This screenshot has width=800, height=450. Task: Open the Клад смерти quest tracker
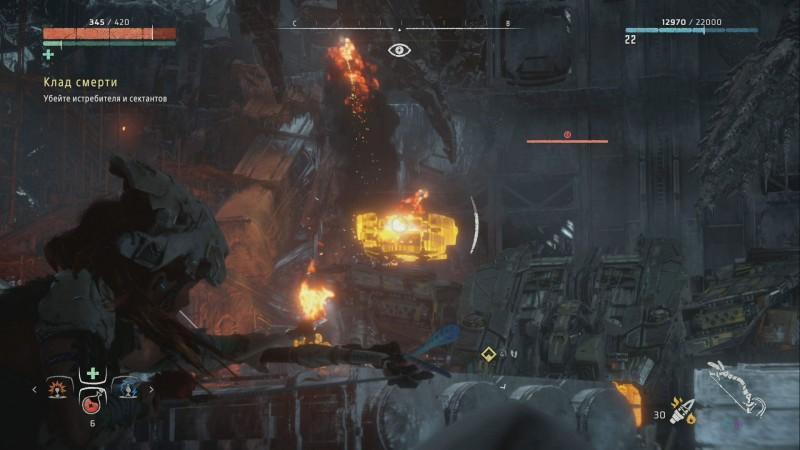point(78,82)
